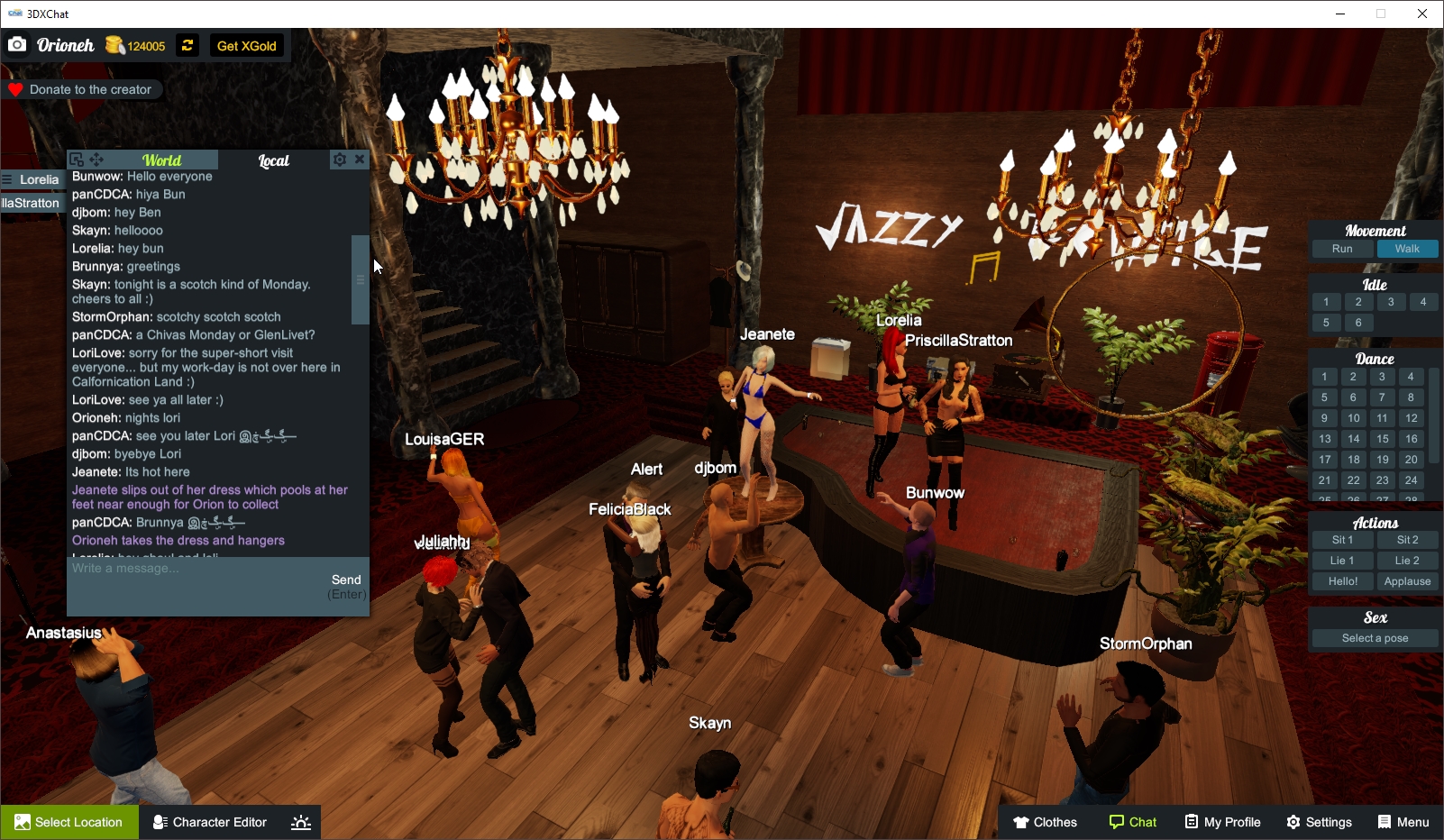Enable Walk movement mode
The image size is (1444, 840).
click(1407, 249)
